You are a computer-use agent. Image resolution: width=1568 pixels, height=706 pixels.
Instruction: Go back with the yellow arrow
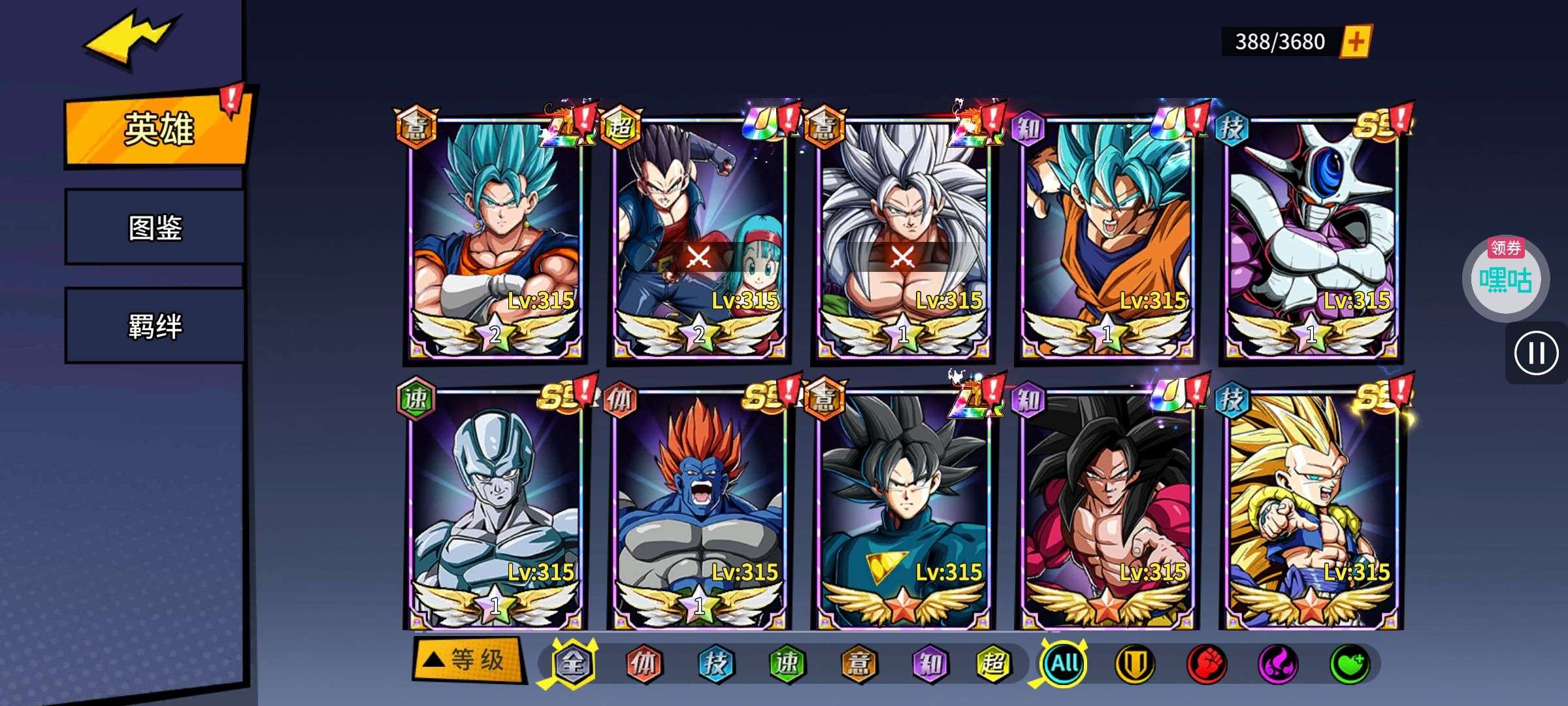131,41
